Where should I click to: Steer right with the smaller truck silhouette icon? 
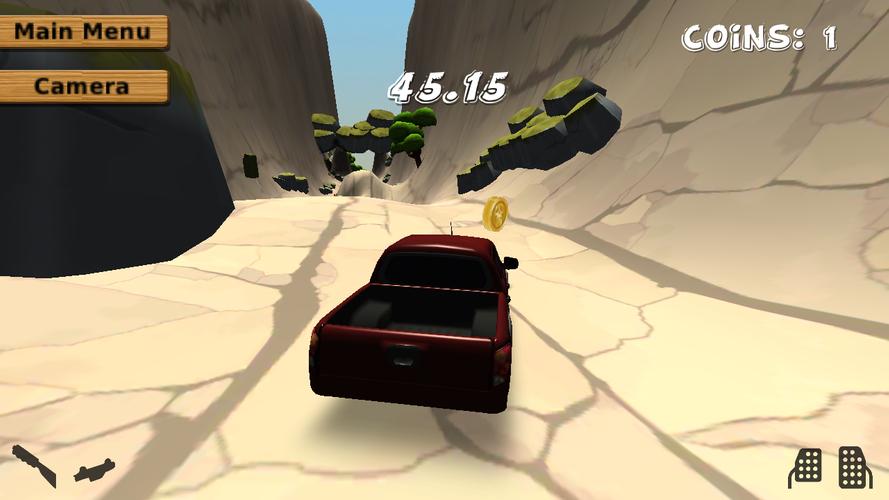95,469
